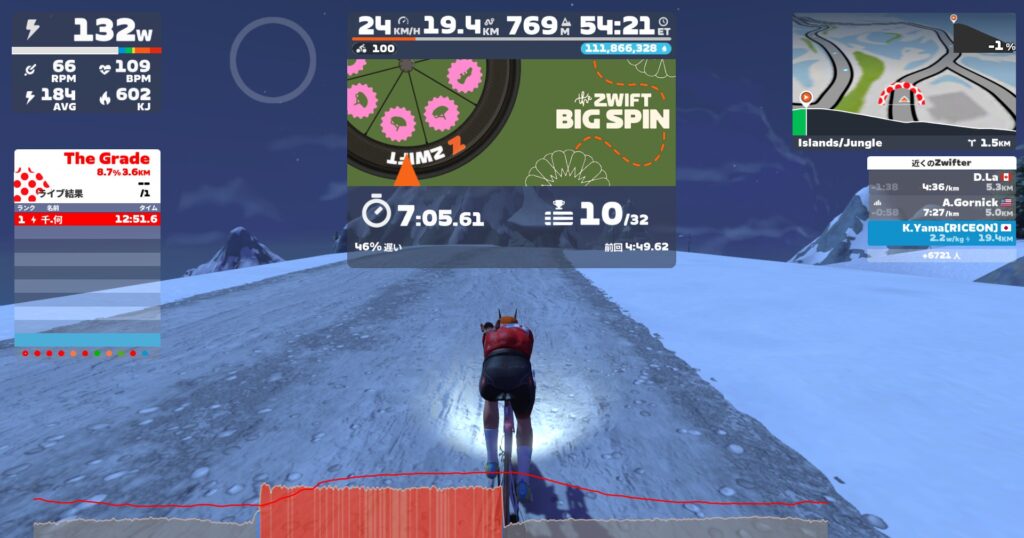The image size is (1024, 538).
Task: Click the empty power-up ring
Action: tap(259, 59)
